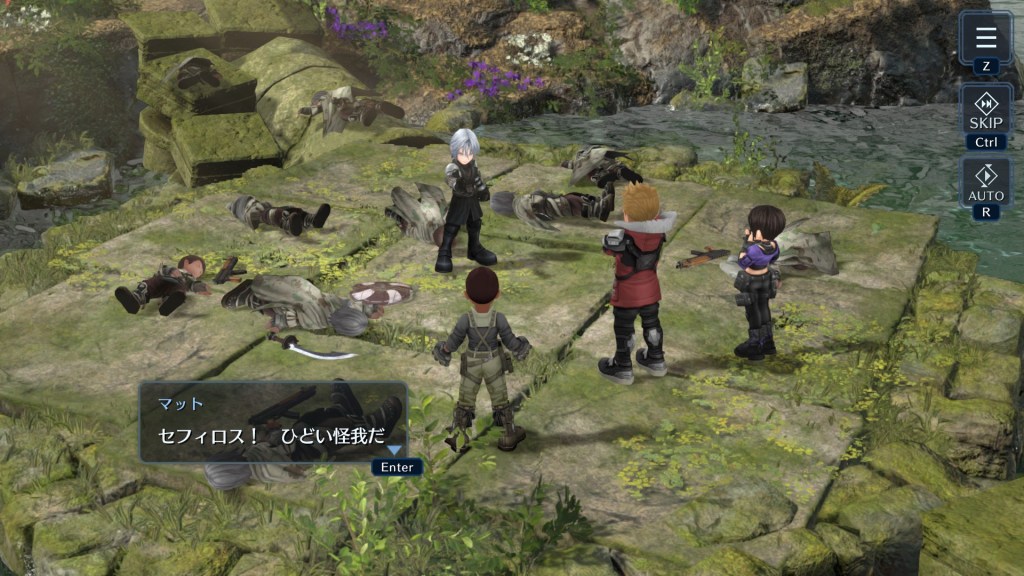Open the hamburger menu button
Image resolution: width=1024 pixels, height=576 pixels.
tap(986, 38)
